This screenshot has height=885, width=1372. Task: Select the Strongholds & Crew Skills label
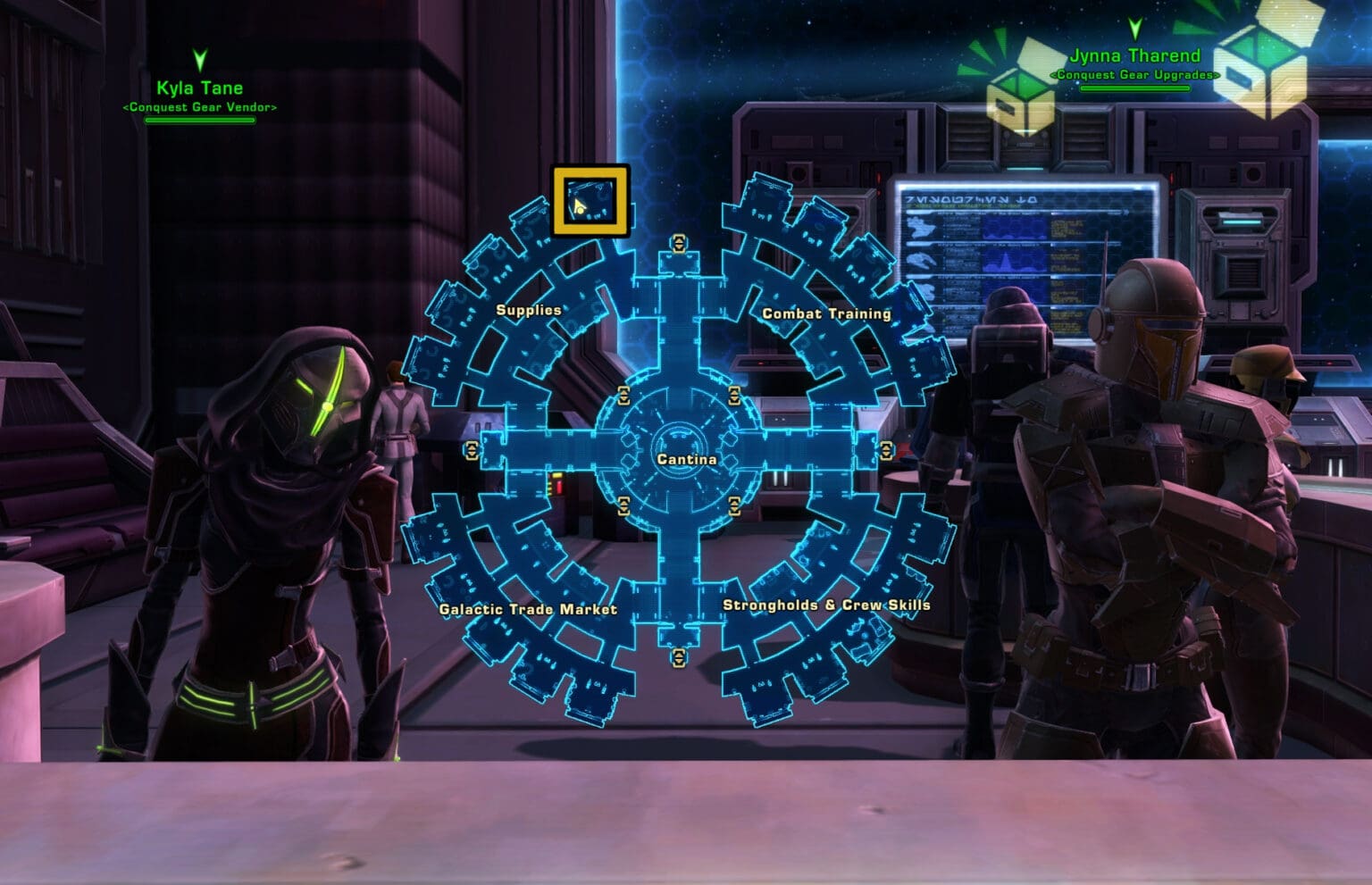826,606
